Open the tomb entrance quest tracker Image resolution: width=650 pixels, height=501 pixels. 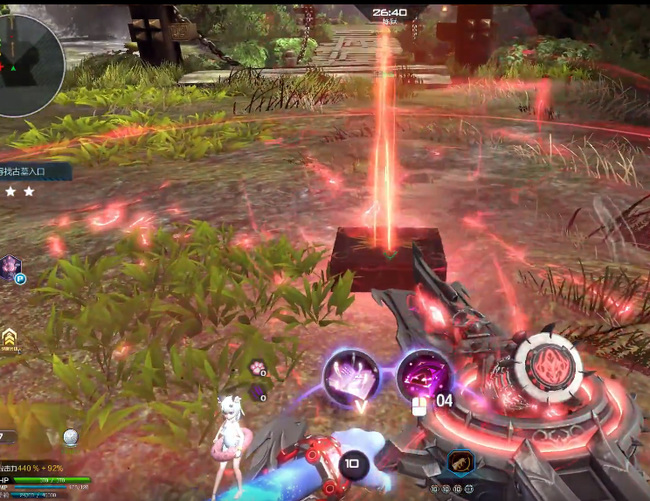(33, 172)
